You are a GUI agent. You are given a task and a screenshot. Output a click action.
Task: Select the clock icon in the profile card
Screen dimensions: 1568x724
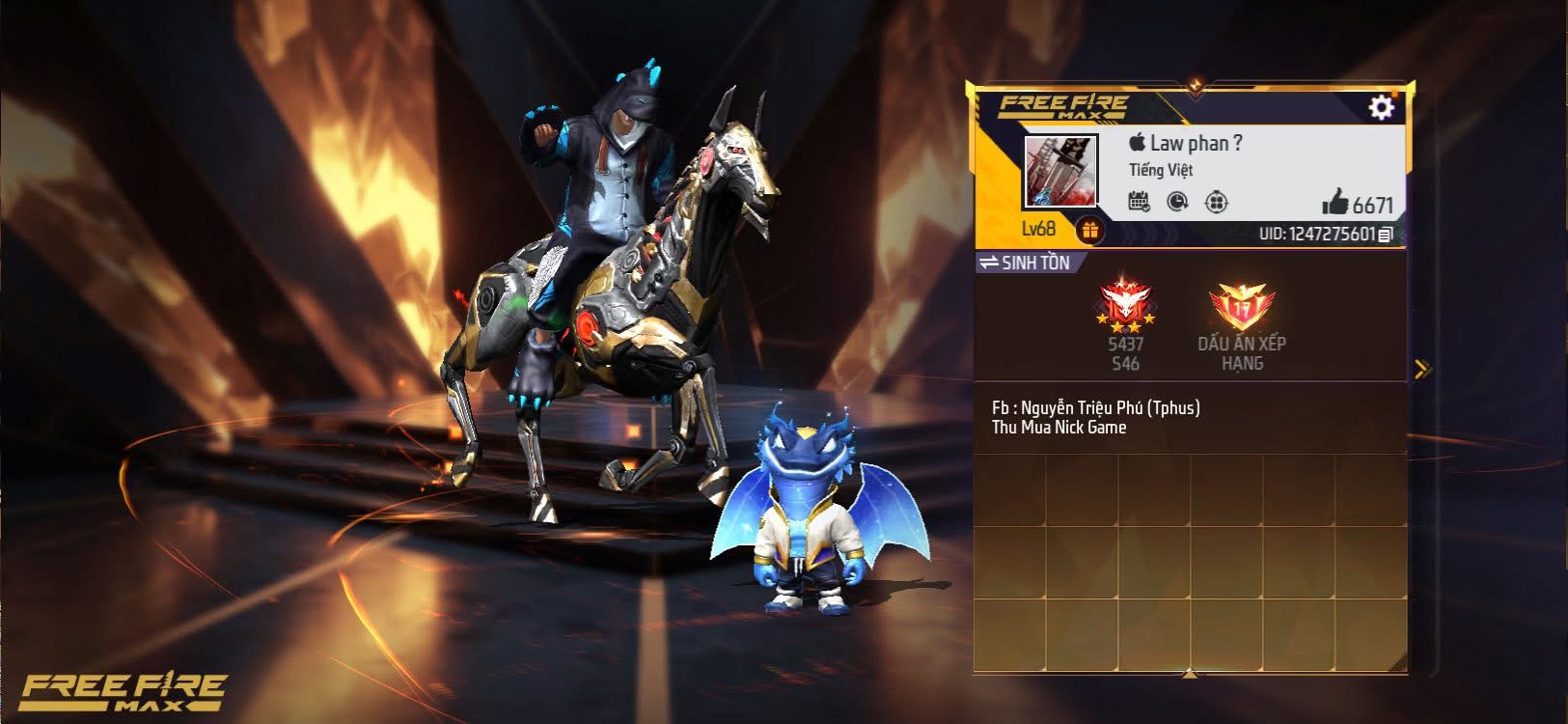coord(1177,202)
